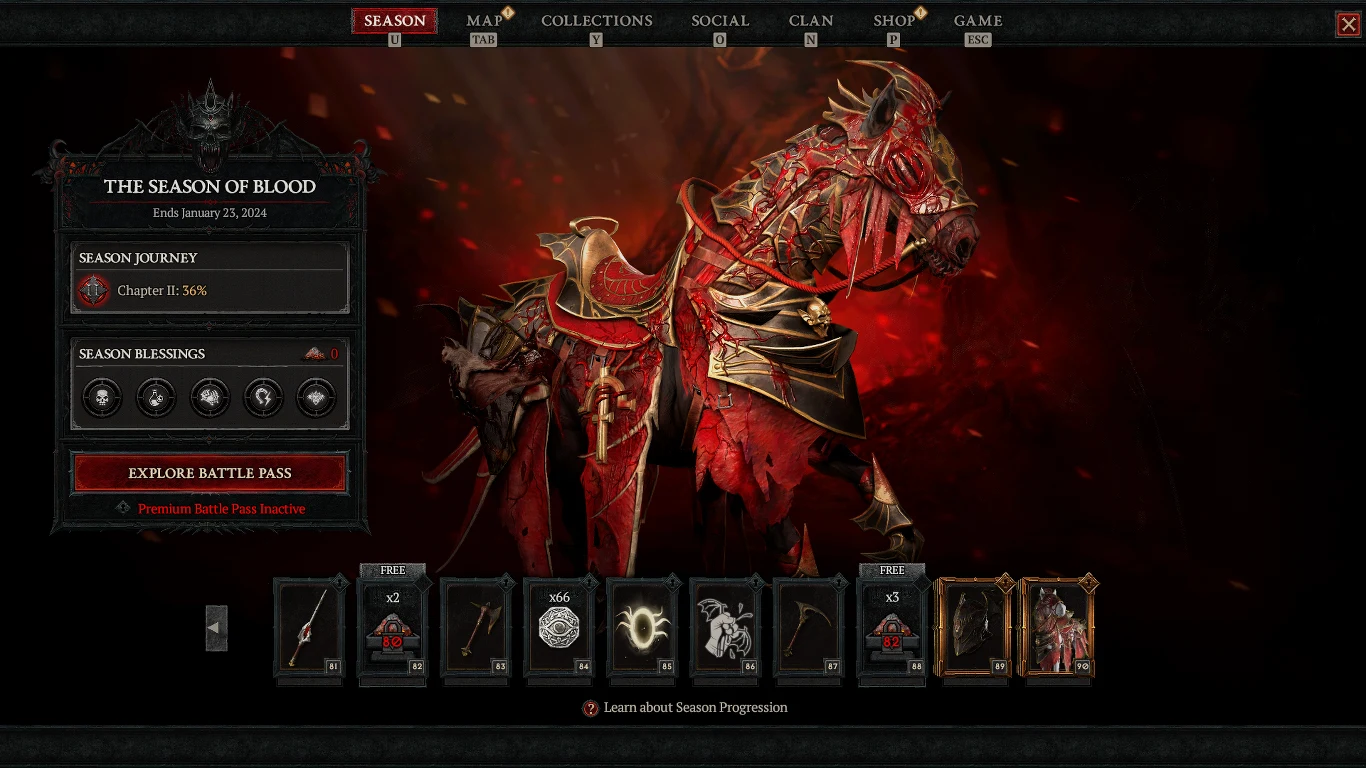The image size is (1366, 768).
Task: Open Learn about Season Progression help
Action: [686, 708]
